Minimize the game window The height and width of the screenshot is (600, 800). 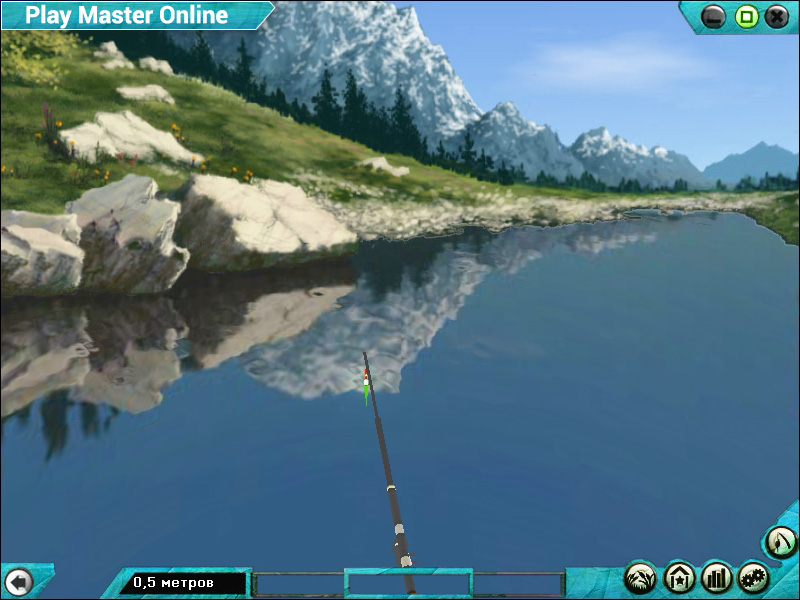coord(713,16)
